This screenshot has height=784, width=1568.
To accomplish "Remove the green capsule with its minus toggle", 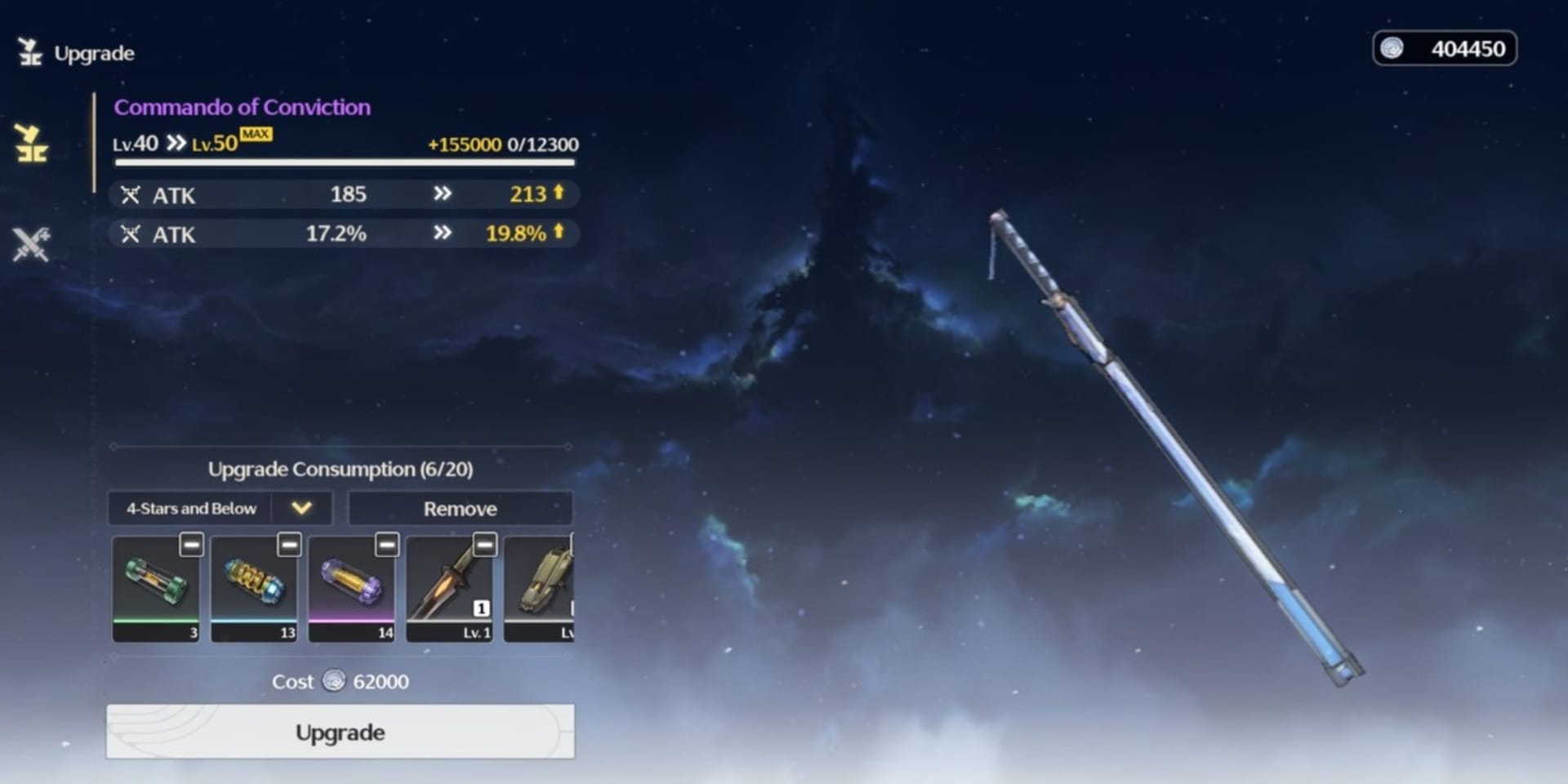I will [x=191, y=544].
